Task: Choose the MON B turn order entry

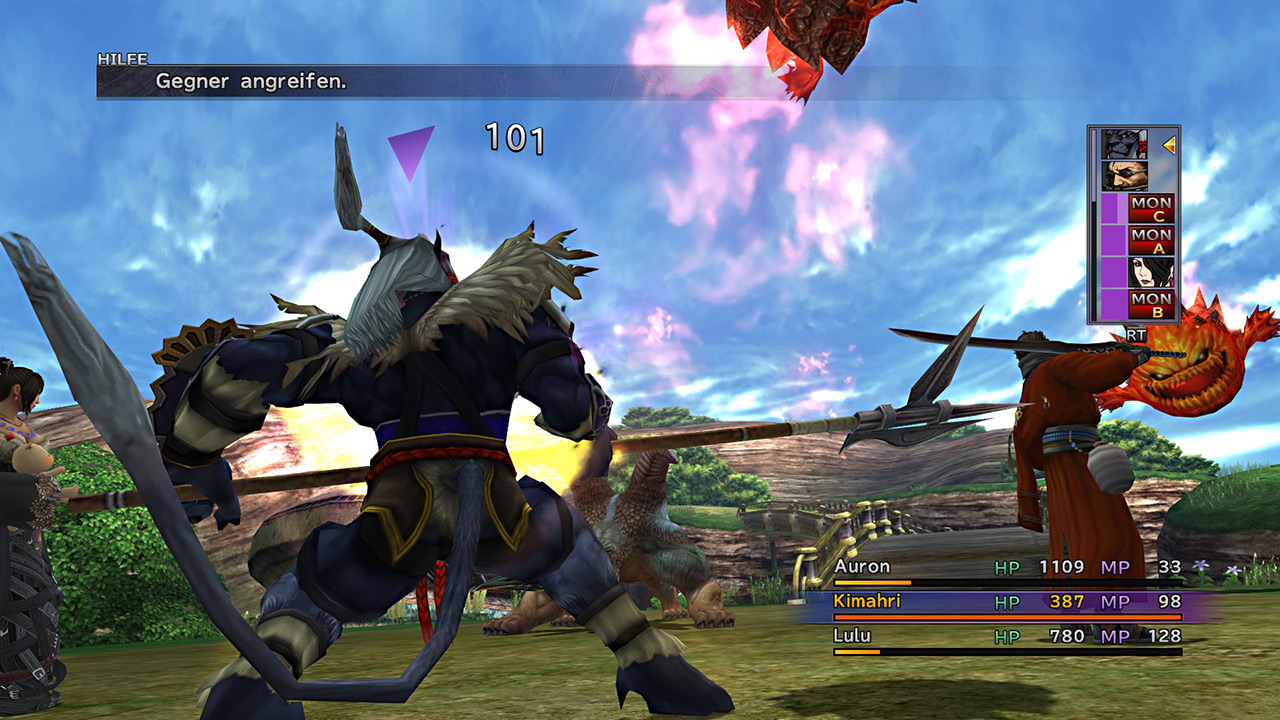Action: pos(1150,304)
